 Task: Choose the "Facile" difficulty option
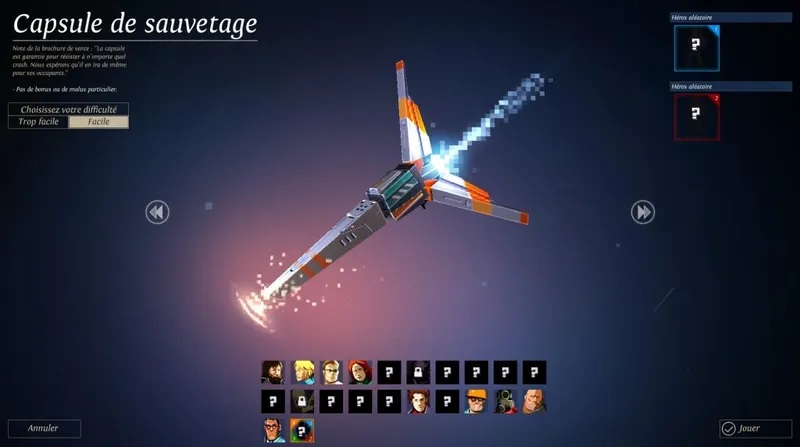(99, 122)
